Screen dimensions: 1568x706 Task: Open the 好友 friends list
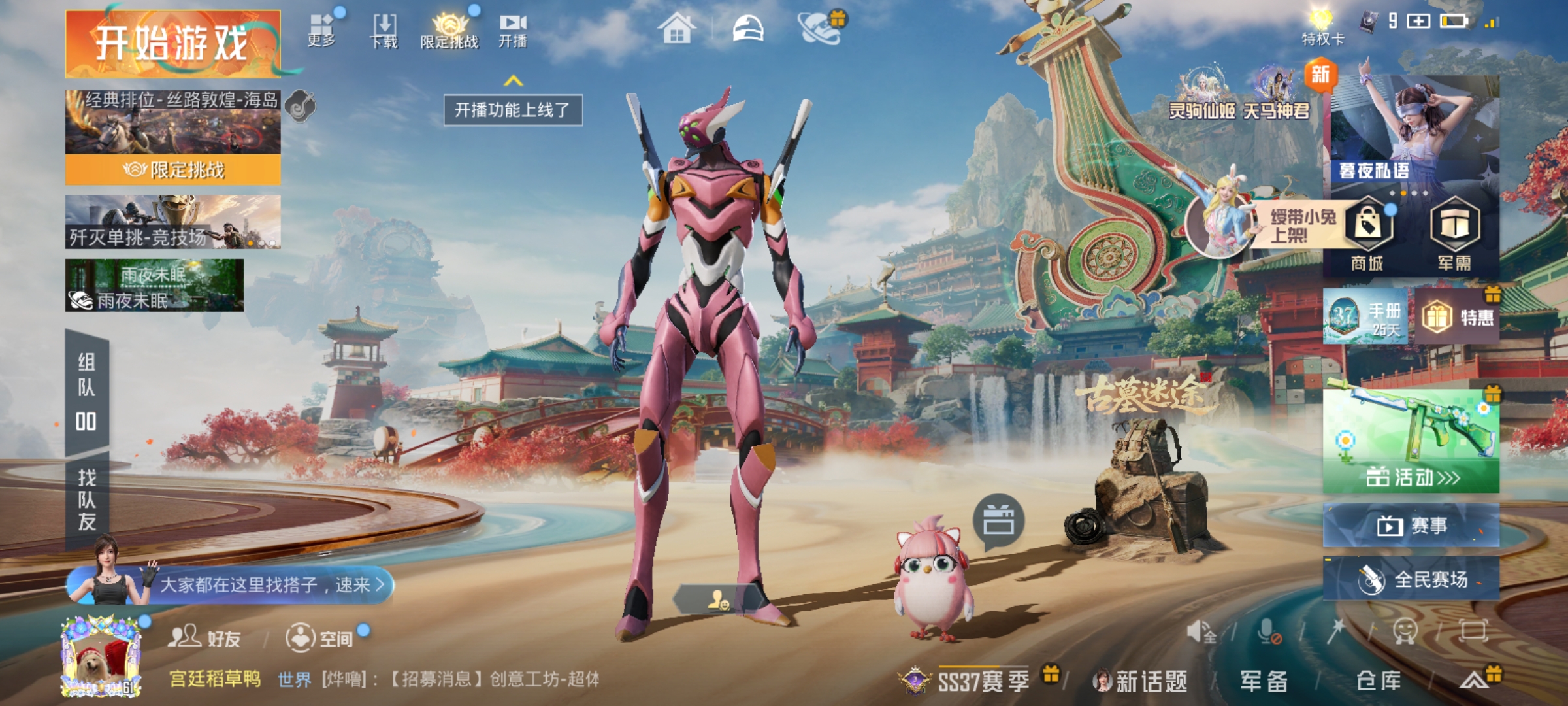pyautogui.click(x=204, y=637)
